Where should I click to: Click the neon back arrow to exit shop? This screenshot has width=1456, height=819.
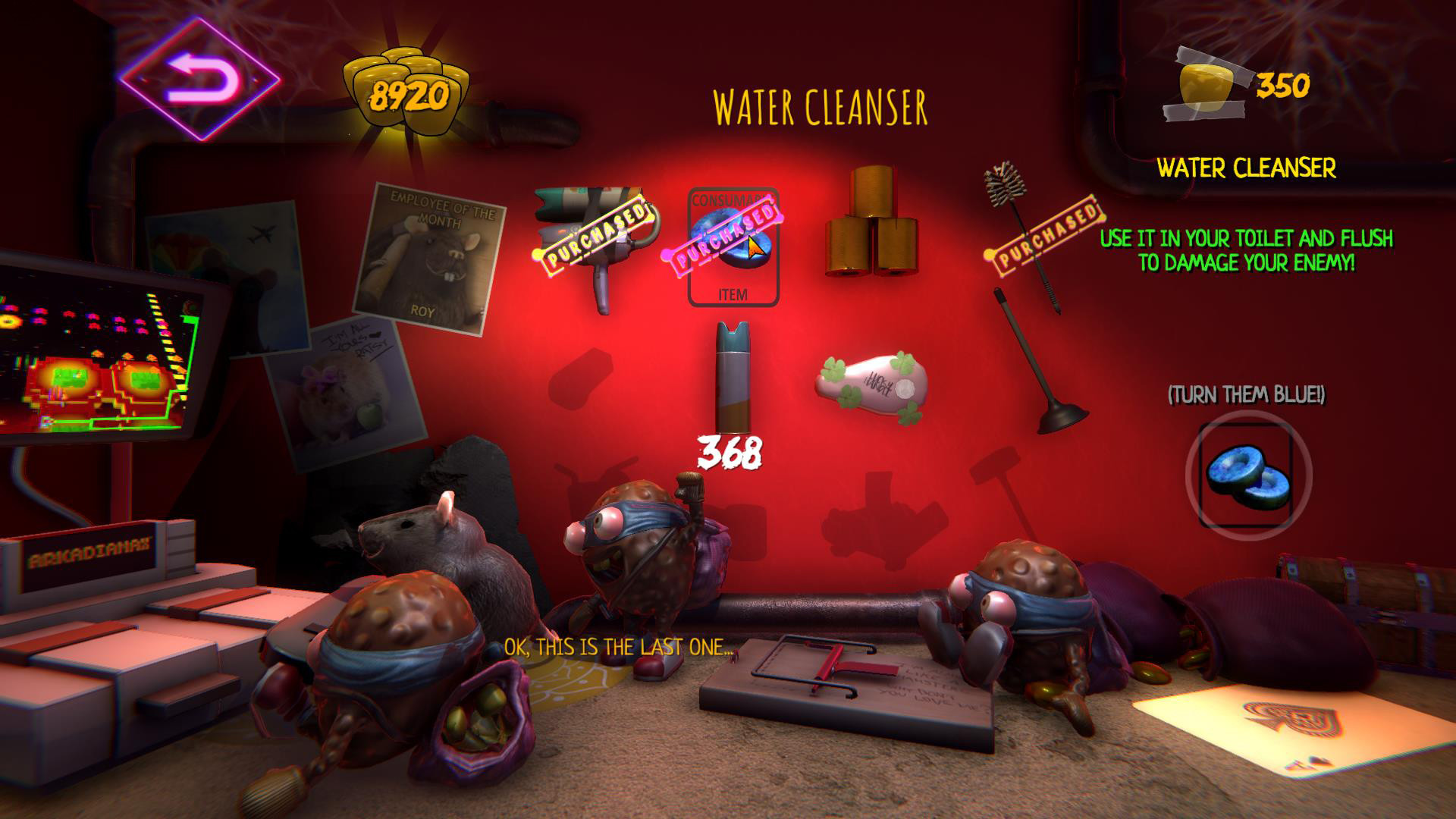point(199,80)
